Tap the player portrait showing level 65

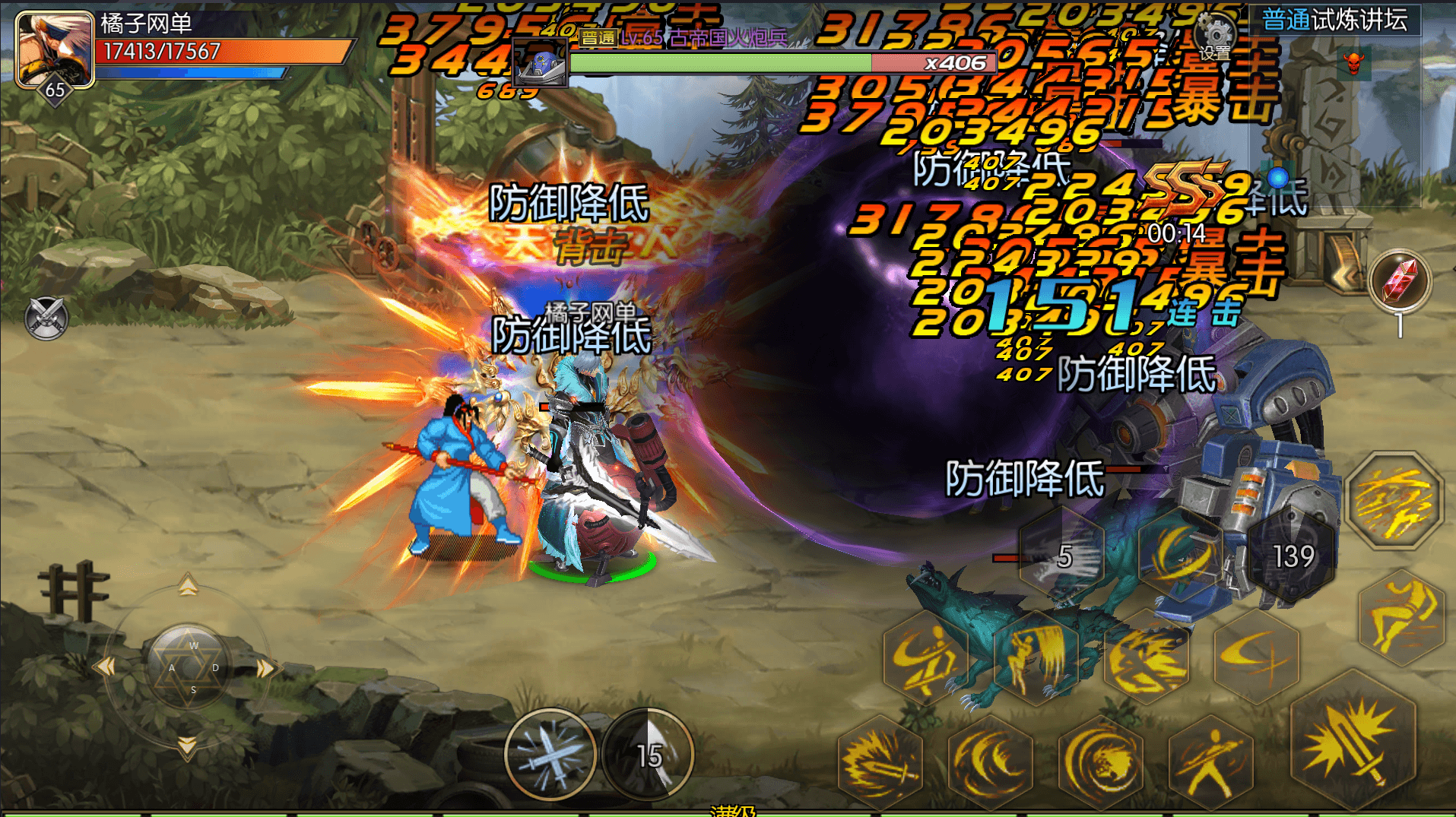[55, 50]
